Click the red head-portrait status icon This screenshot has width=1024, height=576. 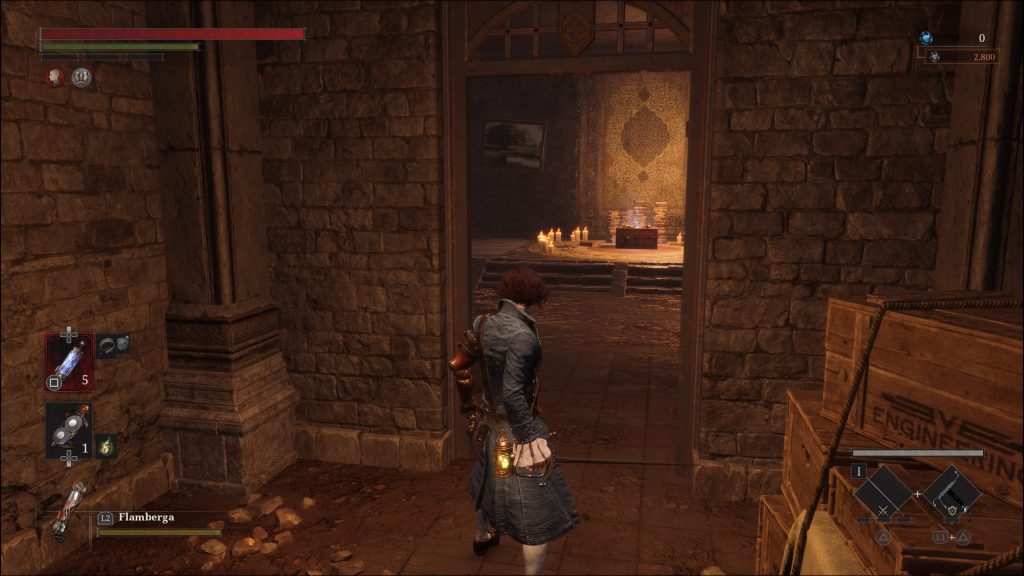[56, 77]
